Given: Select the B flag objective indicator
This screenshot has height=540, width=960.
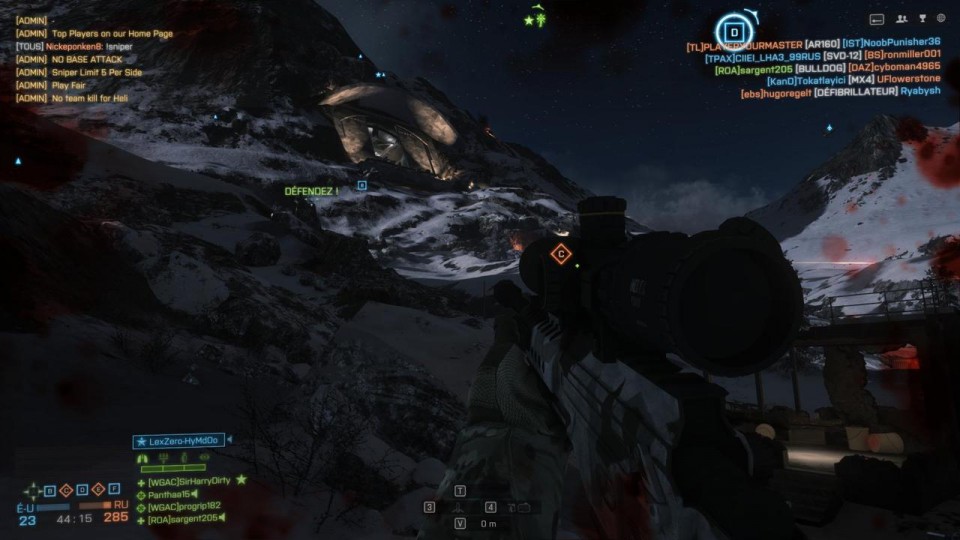Looking at the screenshot, I should click(x=51, y=490).
